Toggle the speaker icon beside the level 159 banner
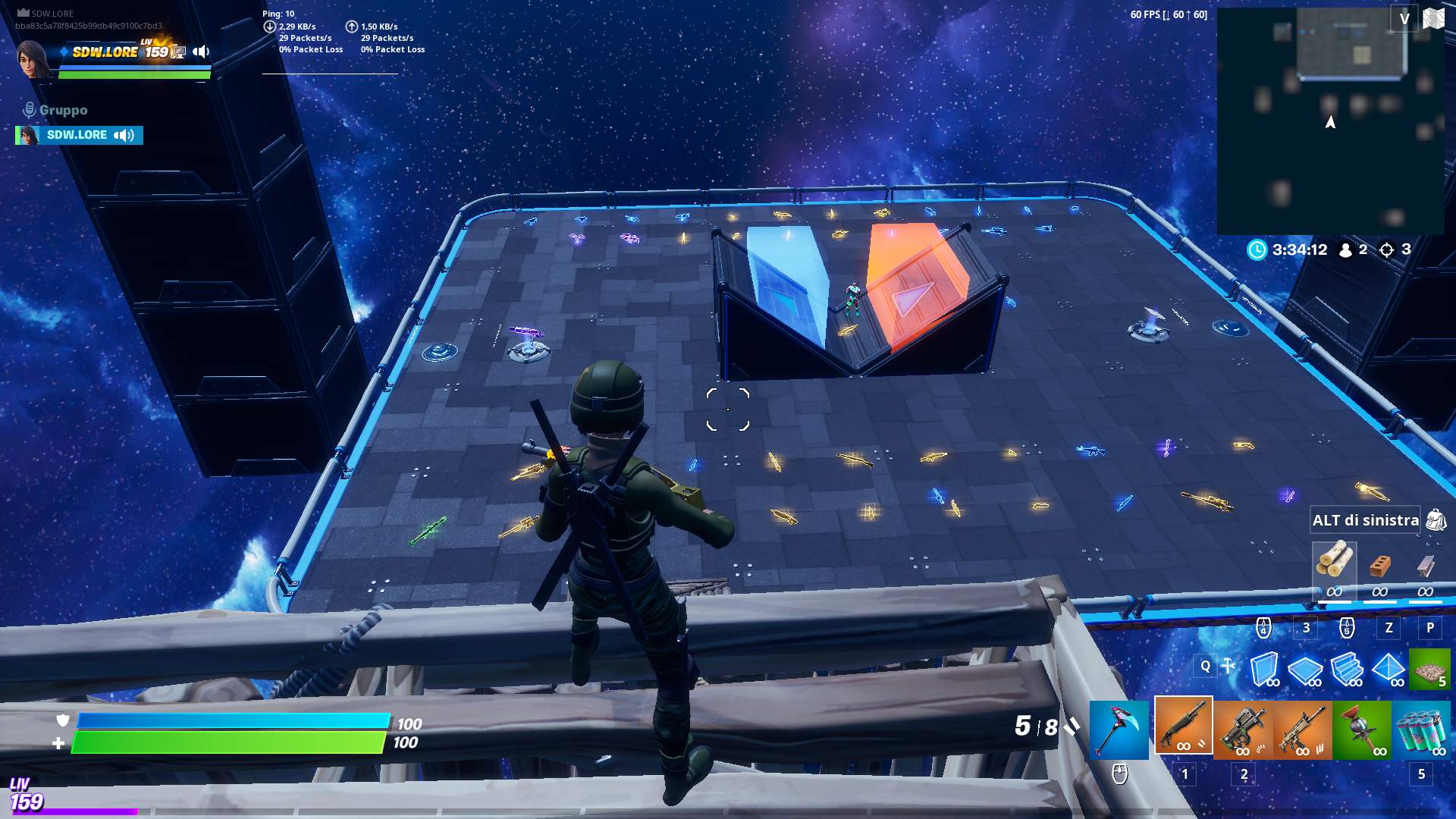1456x819 pixels. 199,52
